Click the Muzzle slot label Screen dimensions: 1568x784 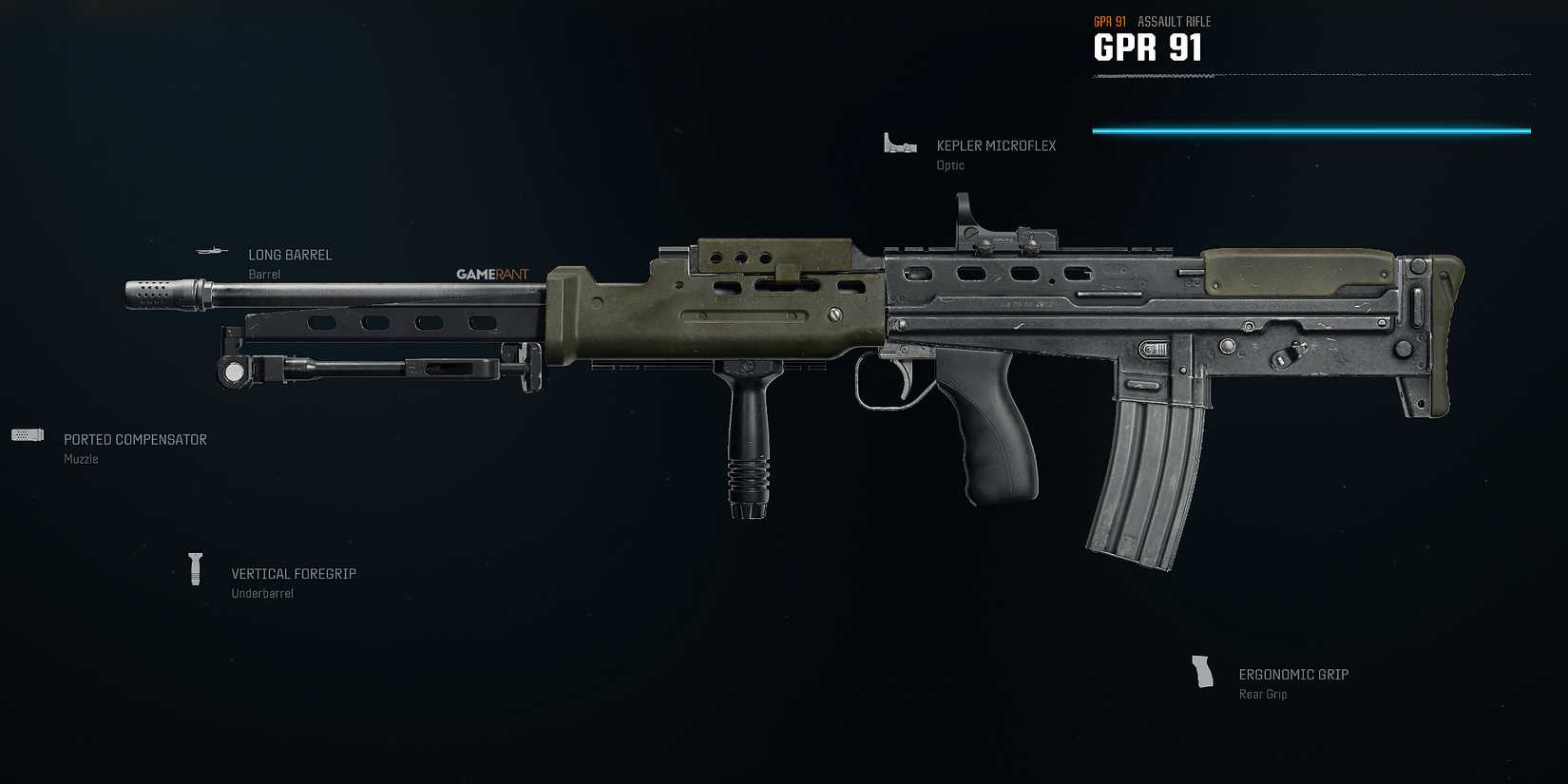point(81,458)
